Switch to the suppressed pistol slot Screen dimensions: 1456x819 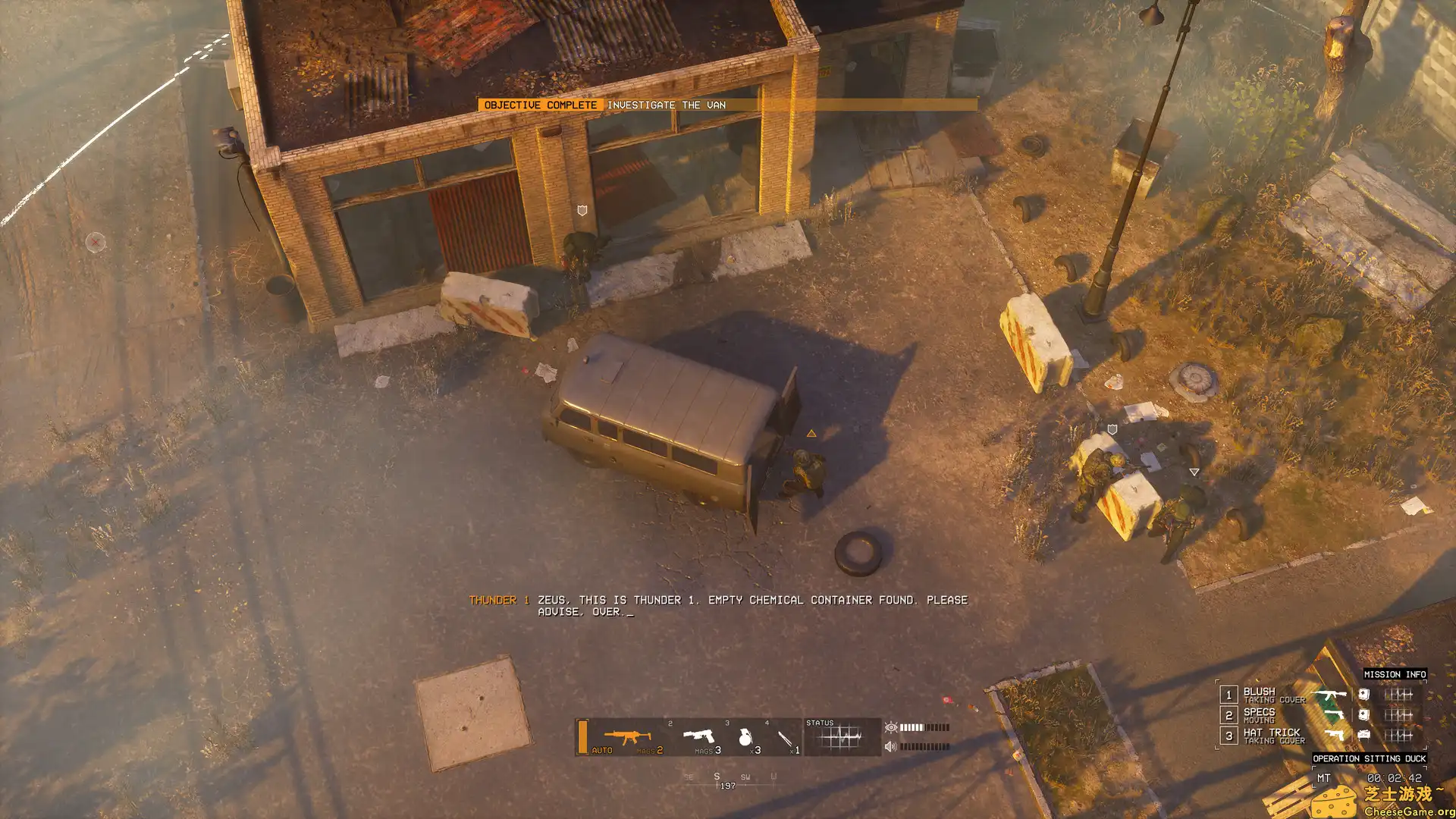pyautogui.click(x=699, y=736)
